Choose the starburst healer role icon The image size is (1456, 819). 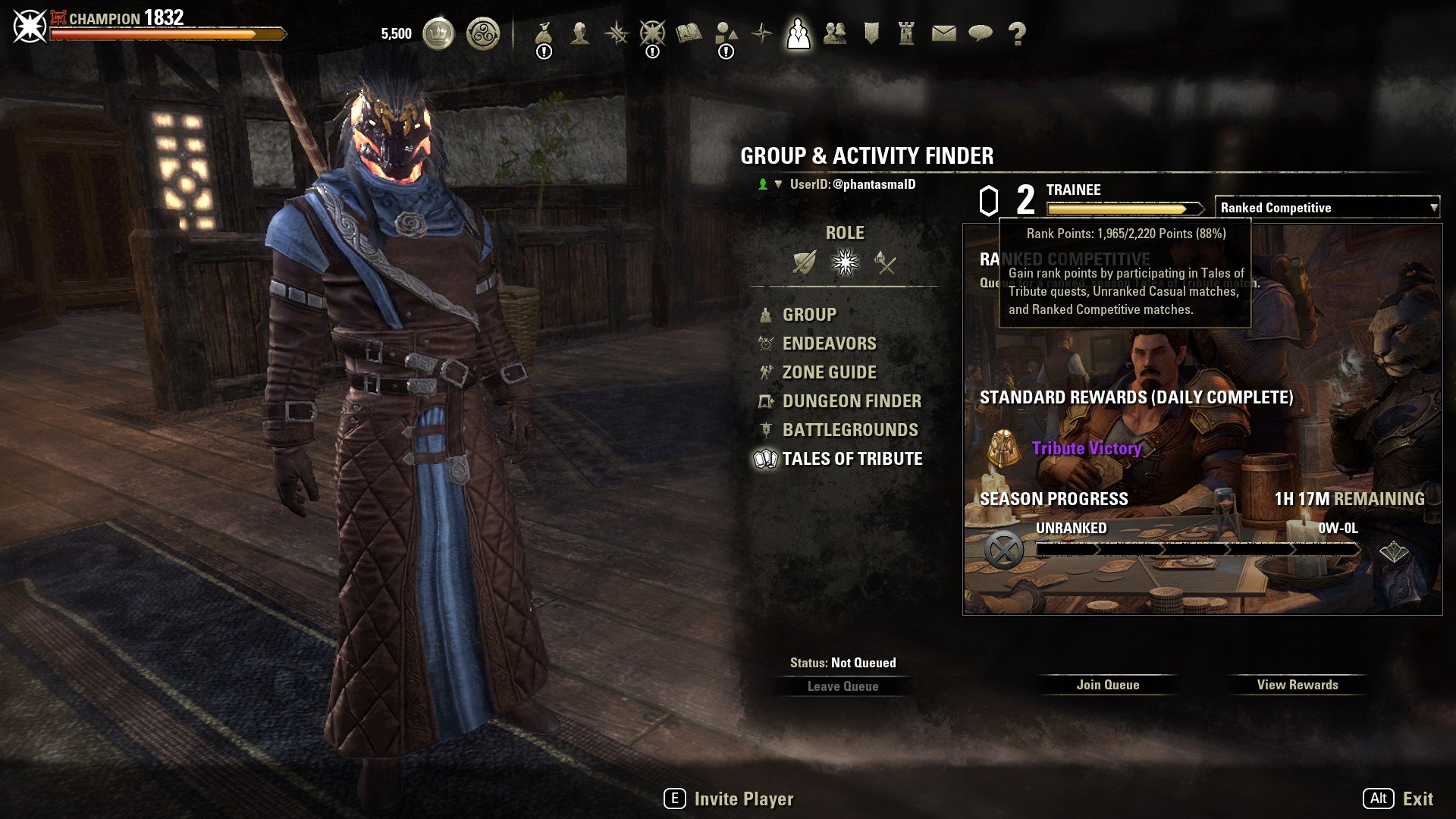coord(845,262)
